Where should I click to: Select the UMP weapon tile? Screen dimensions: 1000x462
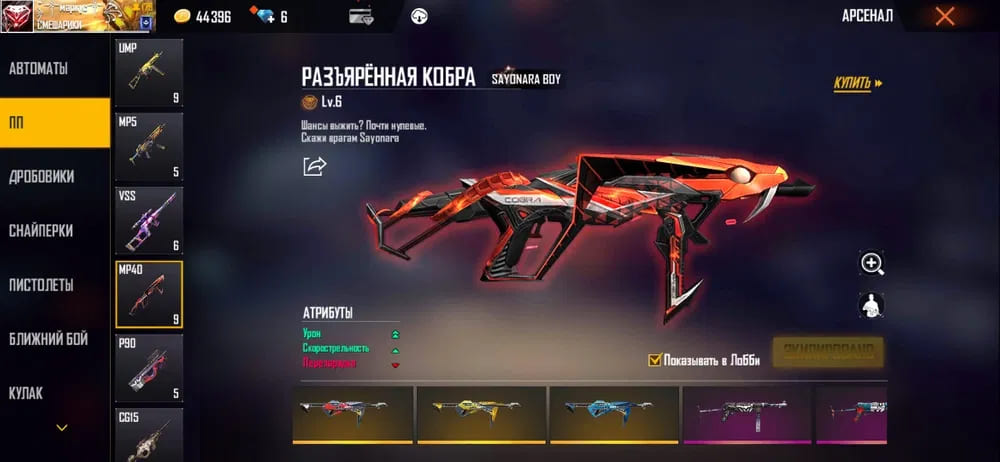[x=149, y=73]
